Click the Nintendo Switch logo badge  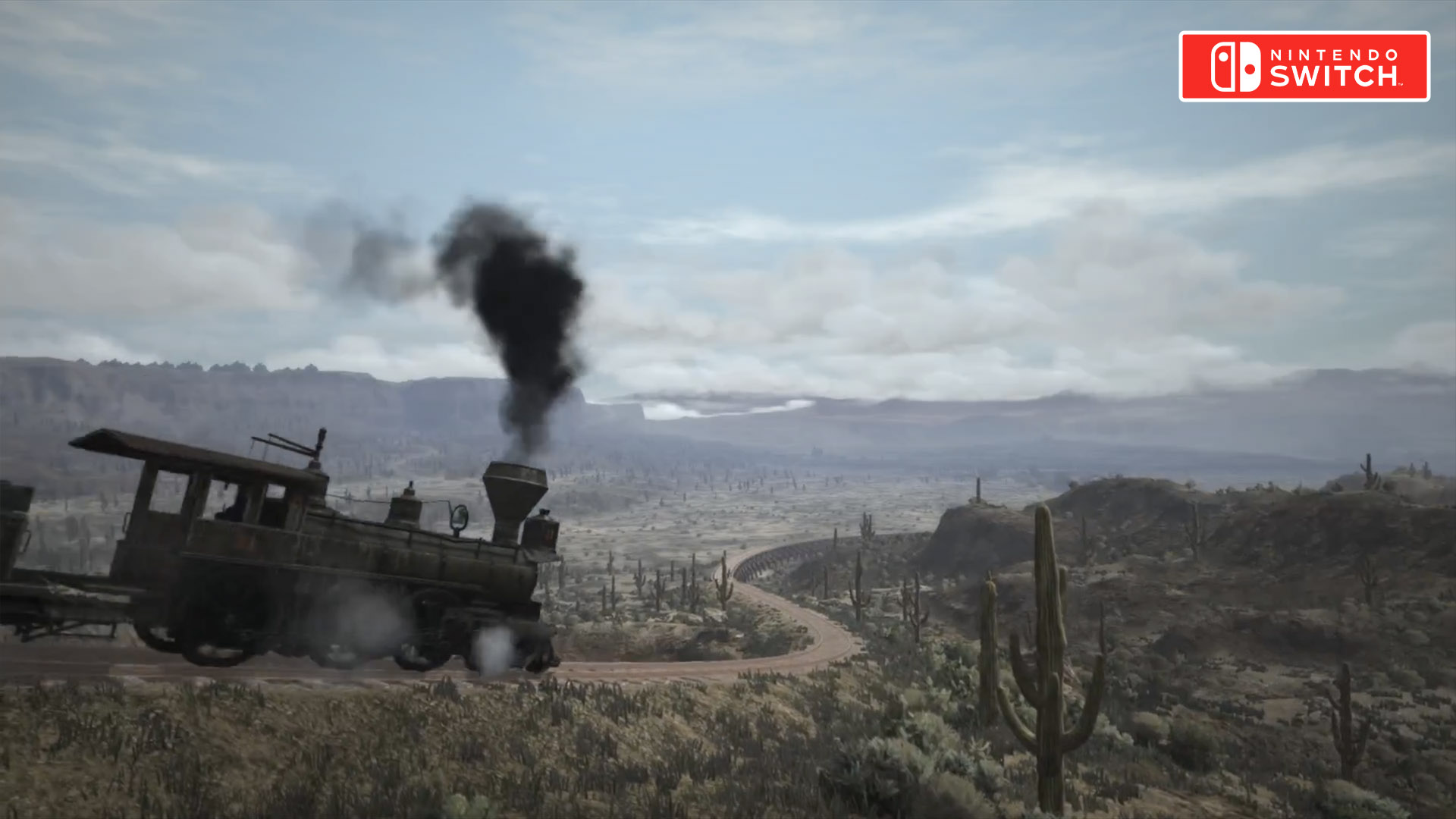pyautogui.click(x=1304, y=67)
